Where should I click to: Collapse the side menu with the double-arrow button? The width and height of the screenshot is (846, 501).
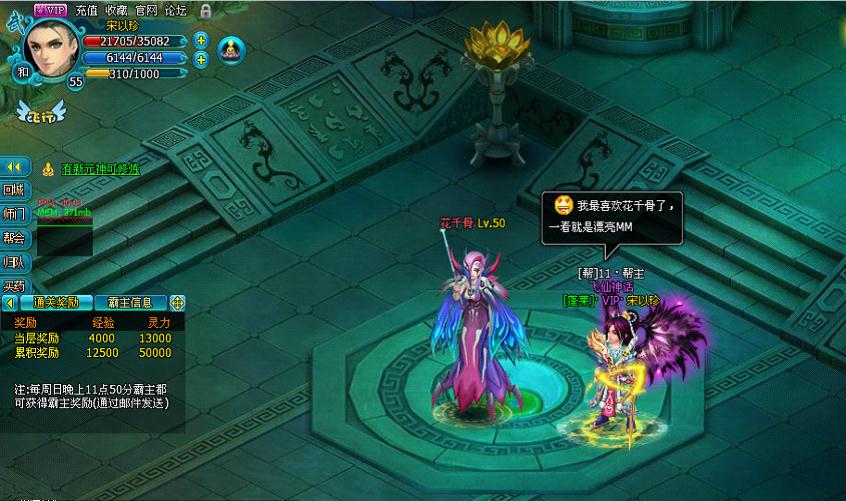[14, 167]
